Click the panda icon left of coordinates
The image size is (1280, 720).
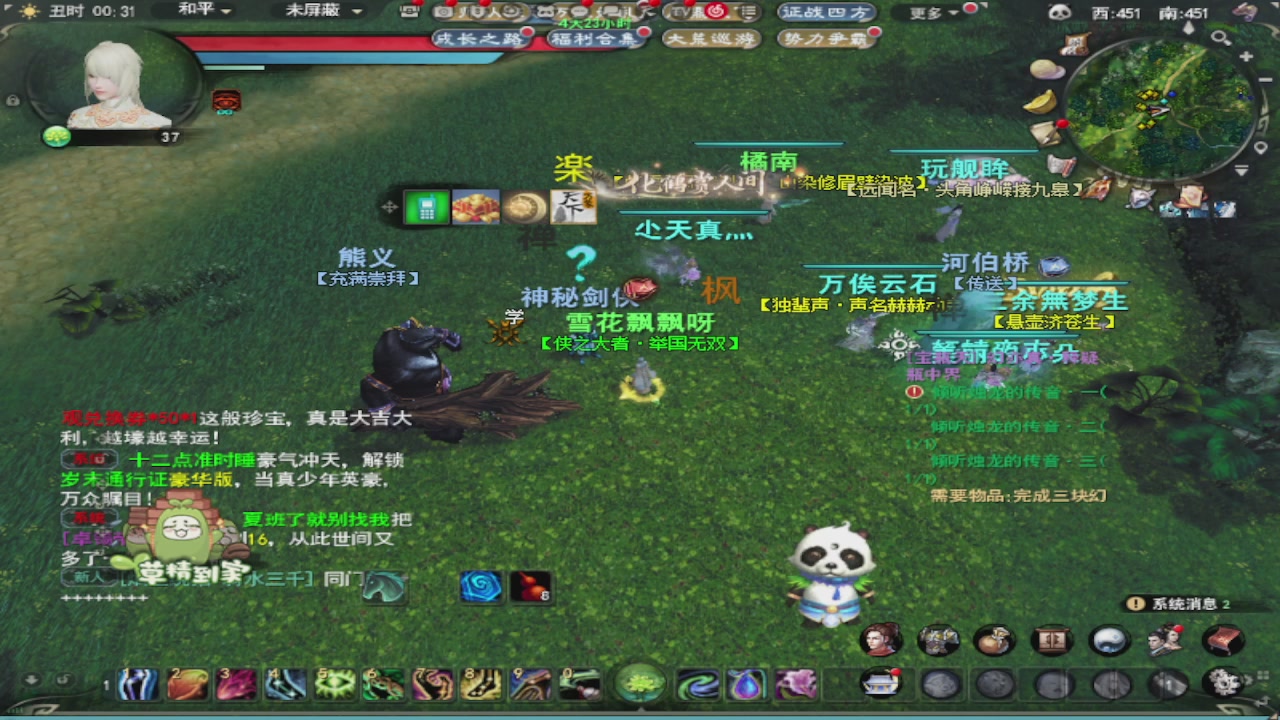1059,10
